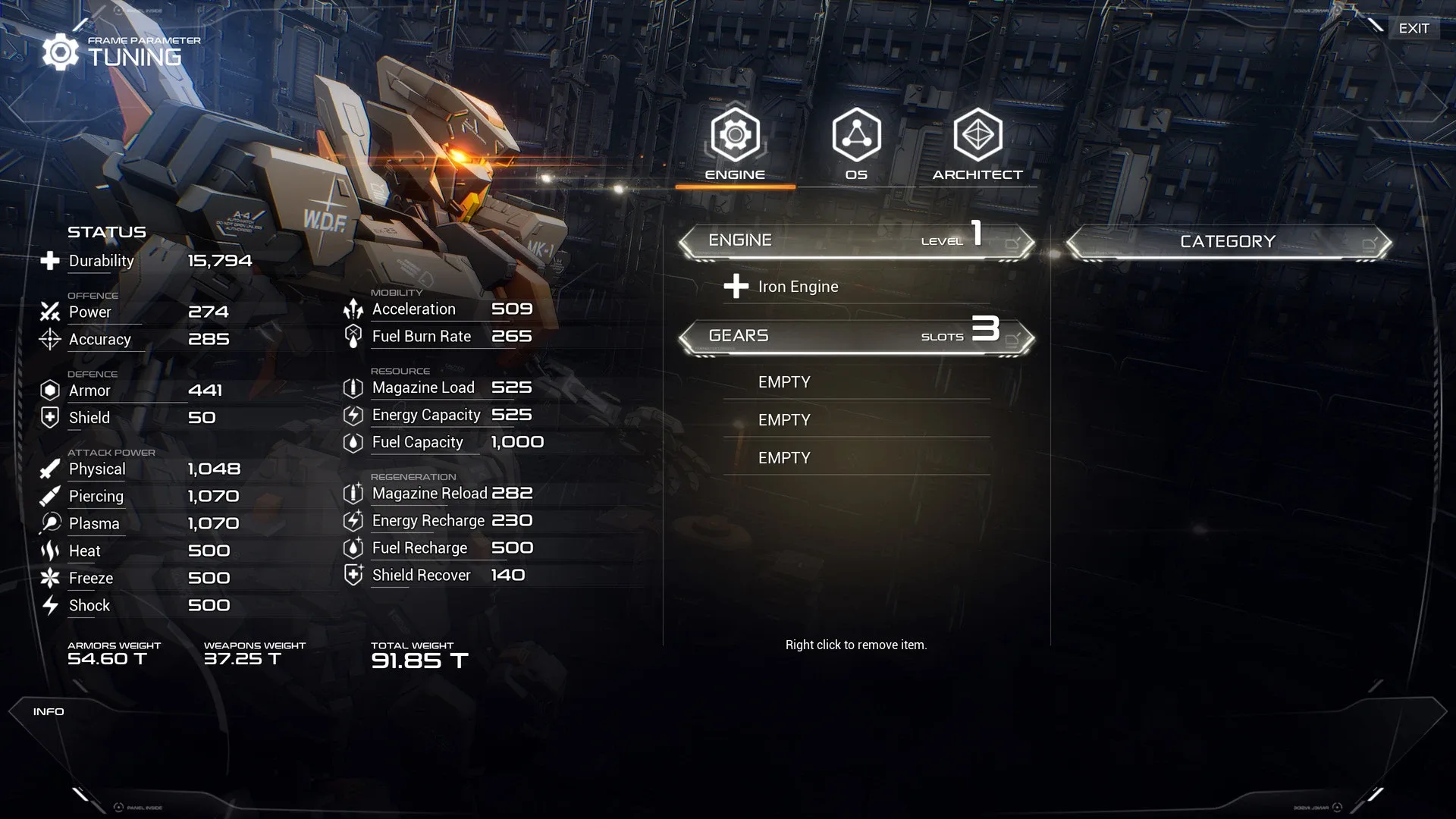Switch to the Engine tab

735,144
